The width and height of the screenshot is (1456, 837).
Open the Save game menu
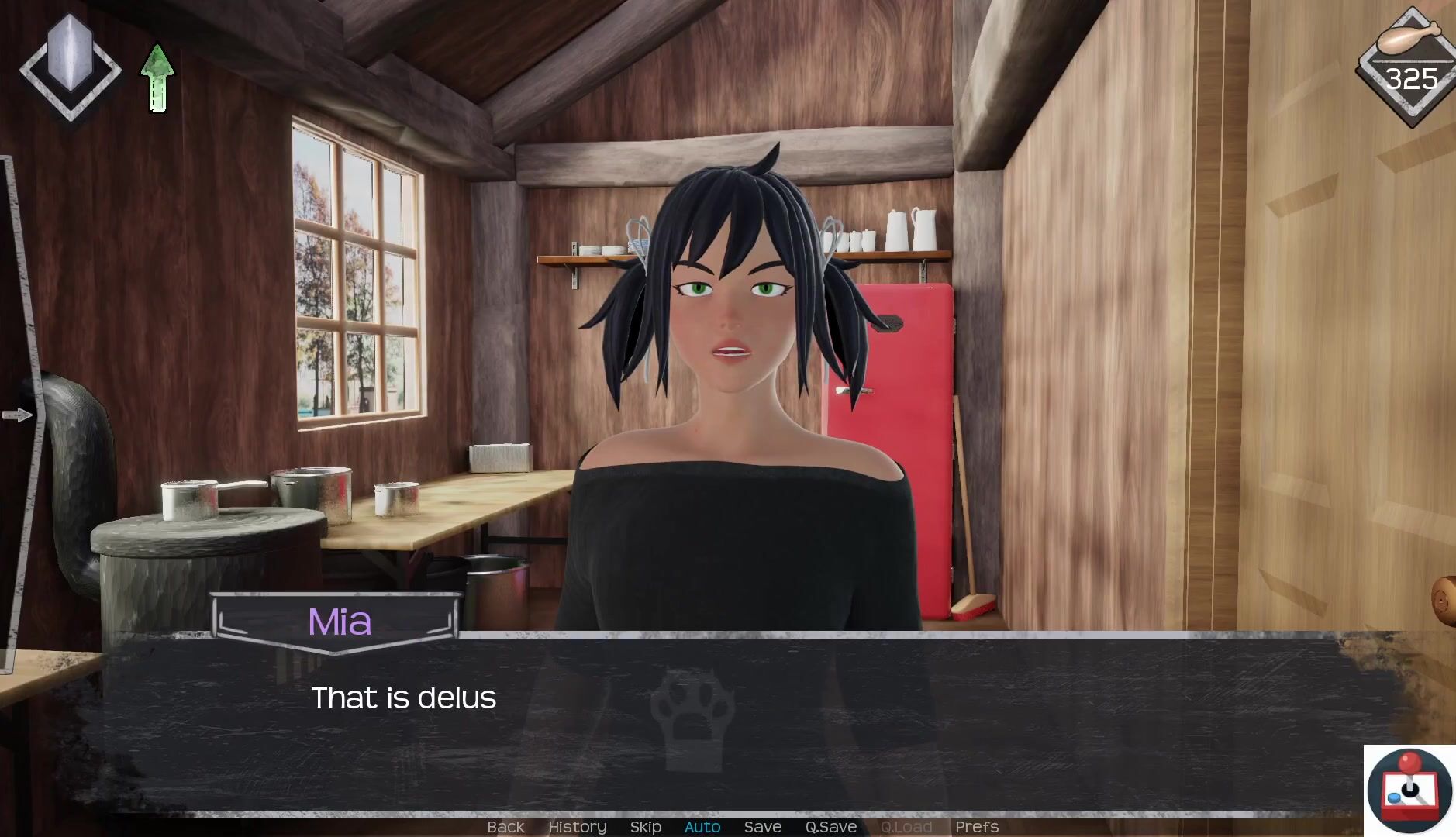click(x=762, y=827)
